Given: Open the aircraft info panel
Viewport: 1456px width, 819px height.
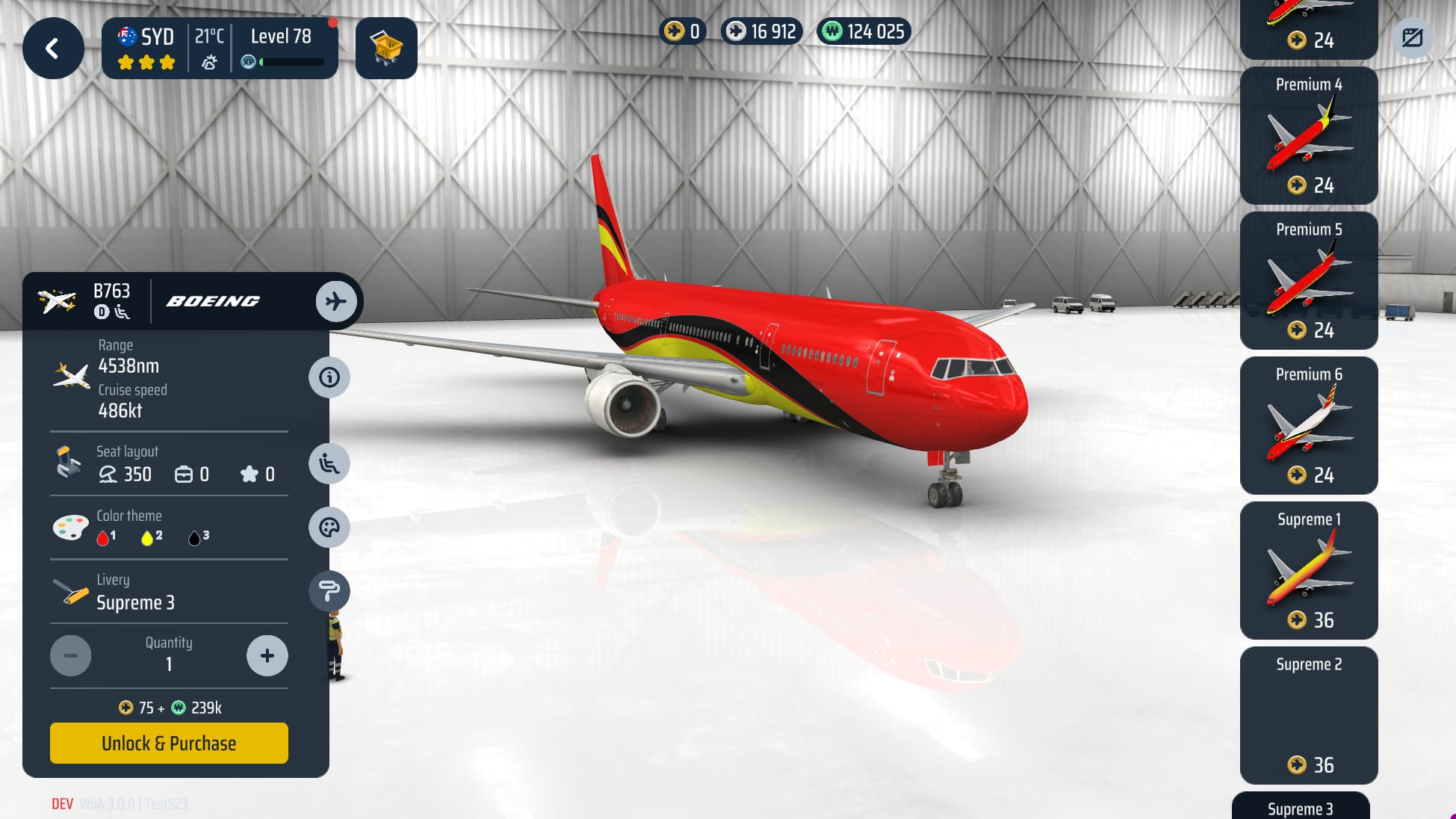Looking at the screenshot, I should click(x=329, y=377).
